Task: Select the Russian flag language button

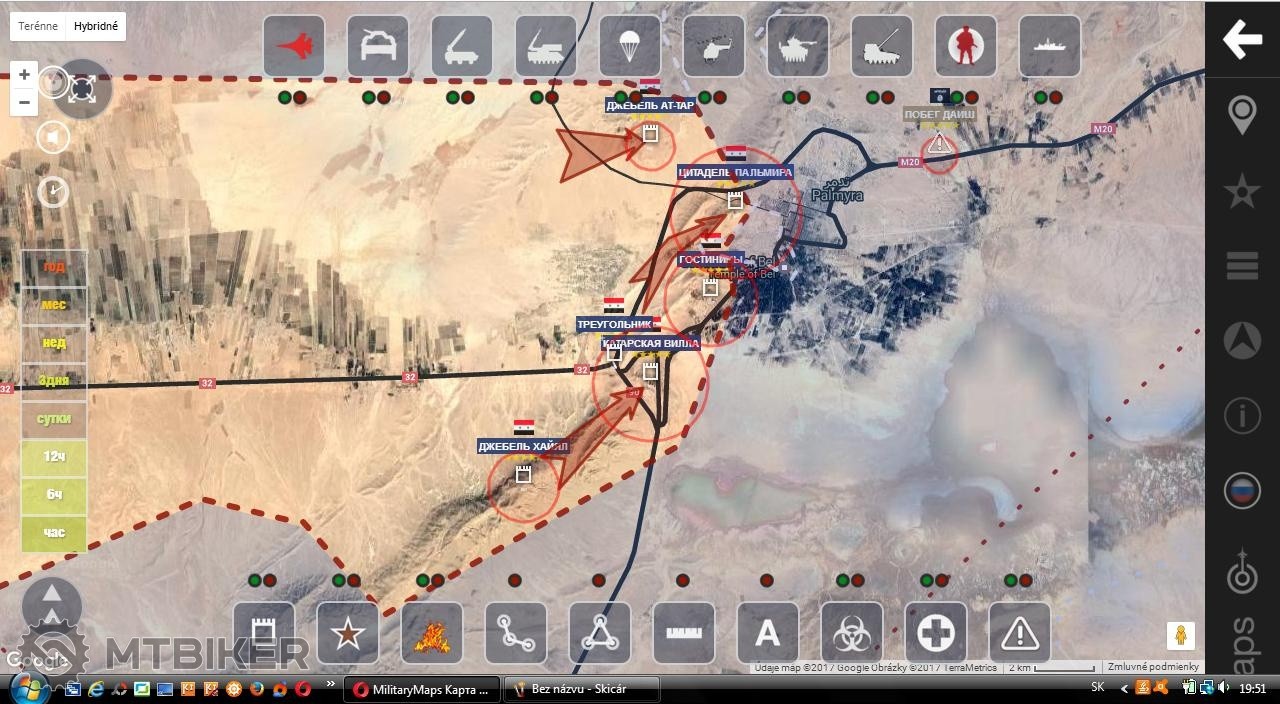Action: pyautogui.click(x=1242, y=491)
